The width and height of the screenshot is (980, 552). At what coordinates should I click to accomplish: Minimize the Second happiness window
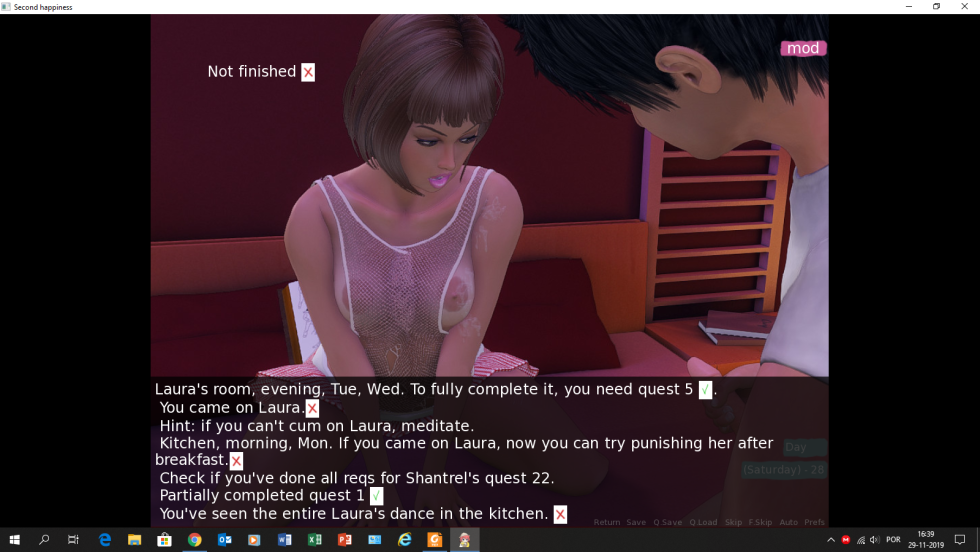908,6
